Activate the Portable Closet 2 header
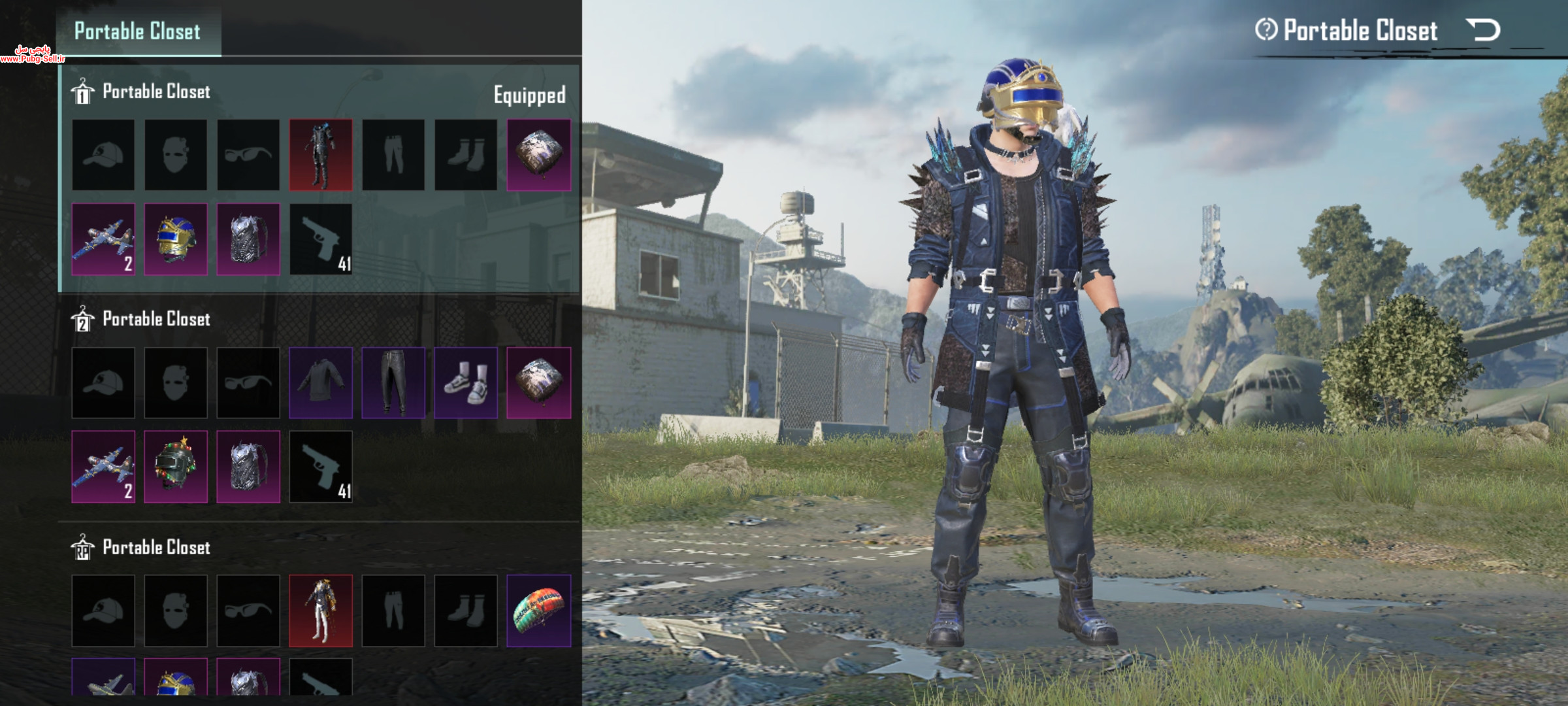Viewport: 1568px width, 706px height. (x=156, y=320)
